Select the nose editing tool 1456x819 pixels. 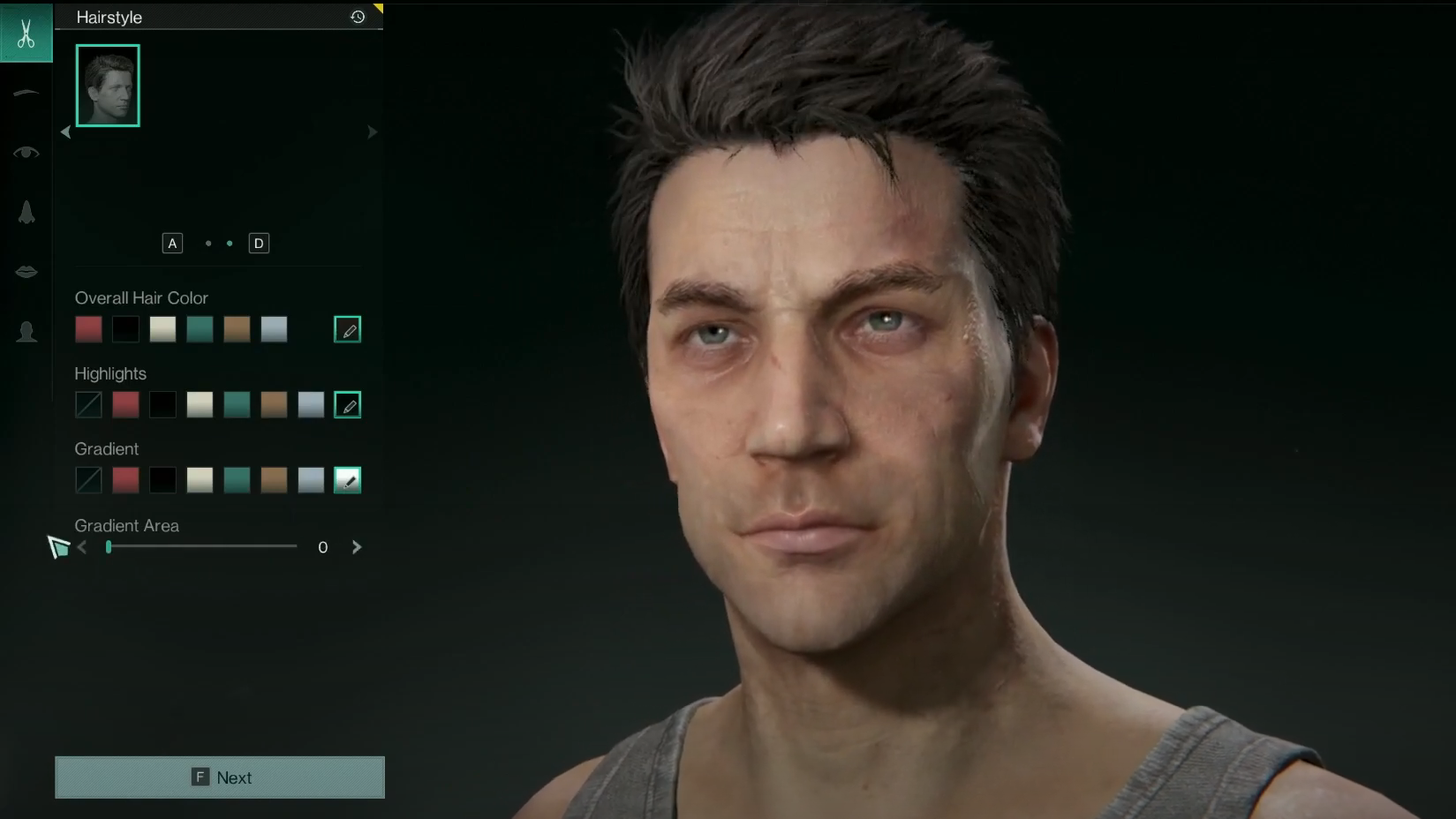(x=26, y=211)
